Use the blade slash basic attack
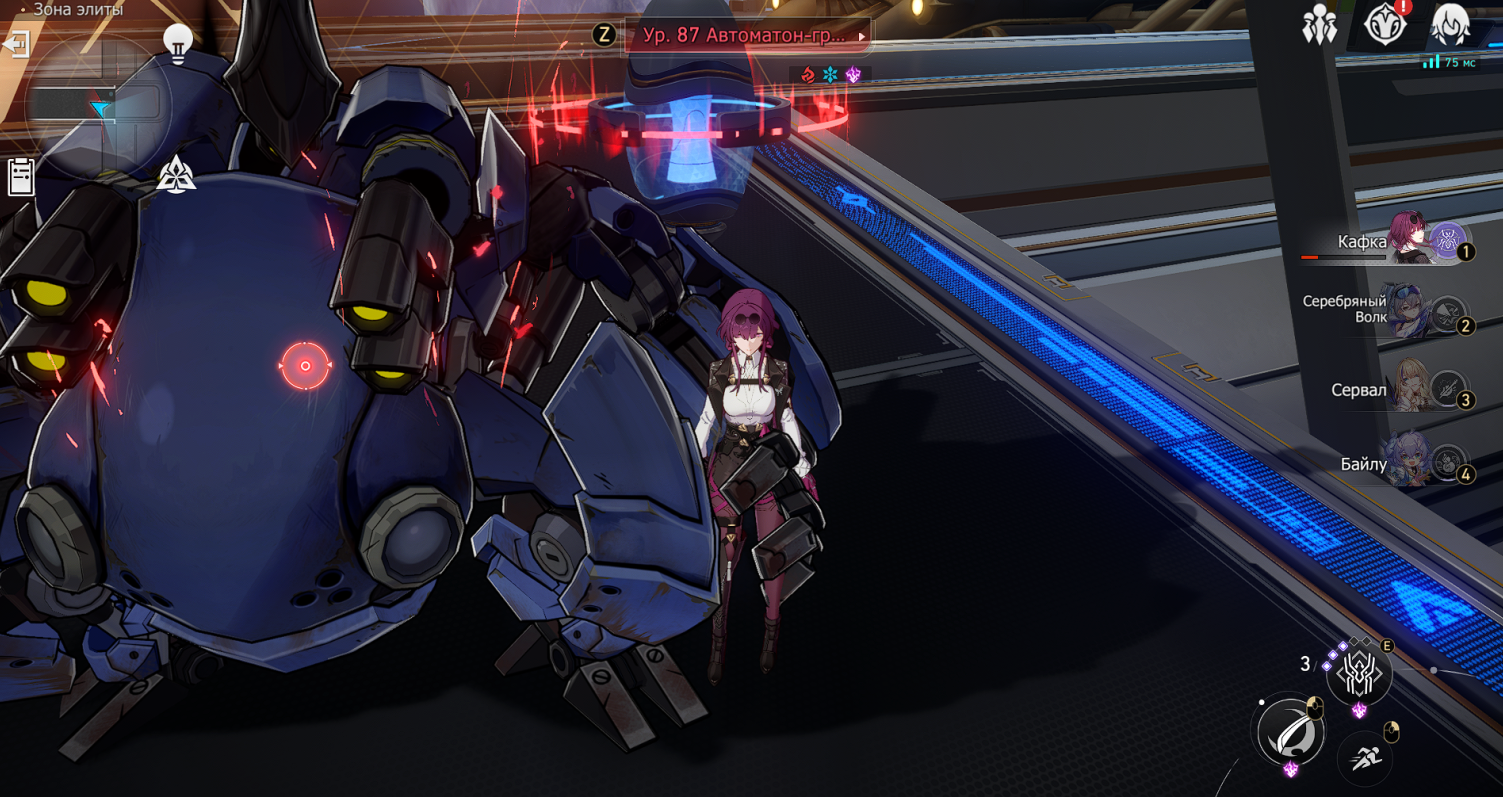Screen dimensions: 1503x797 pos(1289,733)
